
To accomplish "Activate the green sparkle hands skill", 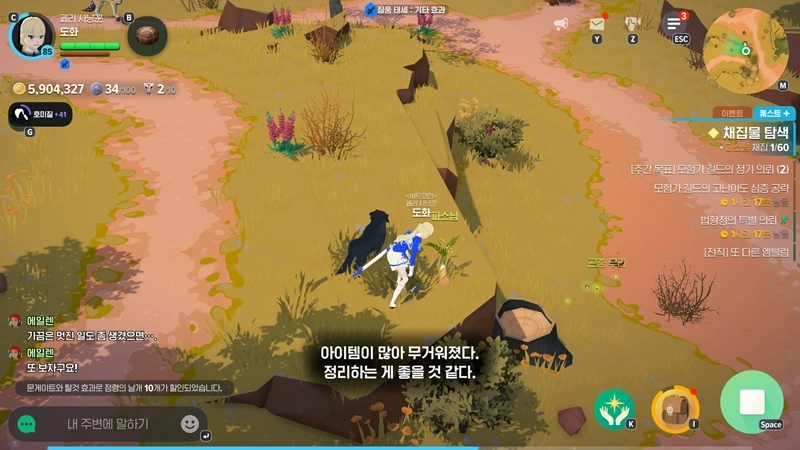I will (x=613, y=407).
